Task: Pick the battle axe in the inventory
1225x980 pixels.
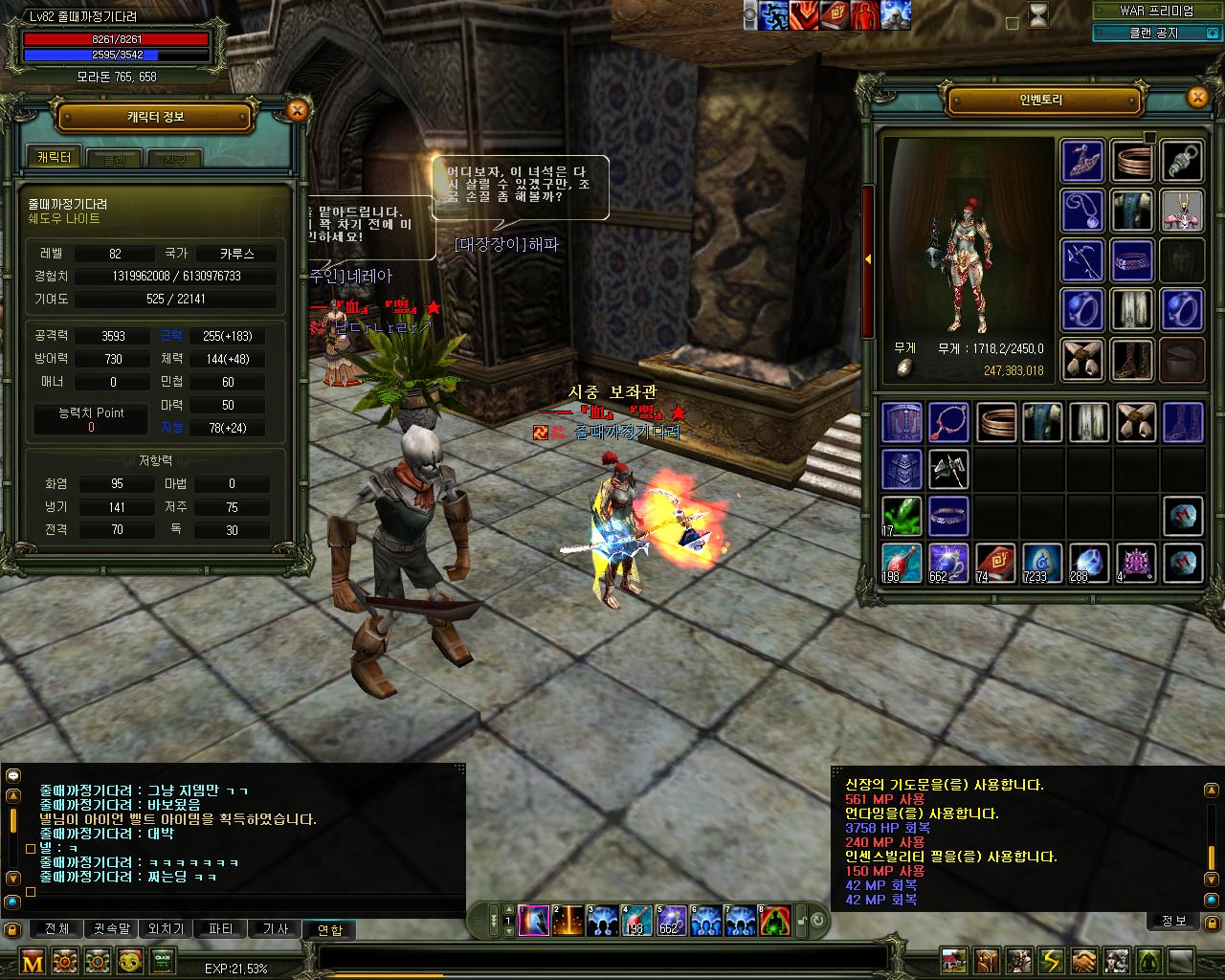Action: (947, 469)
